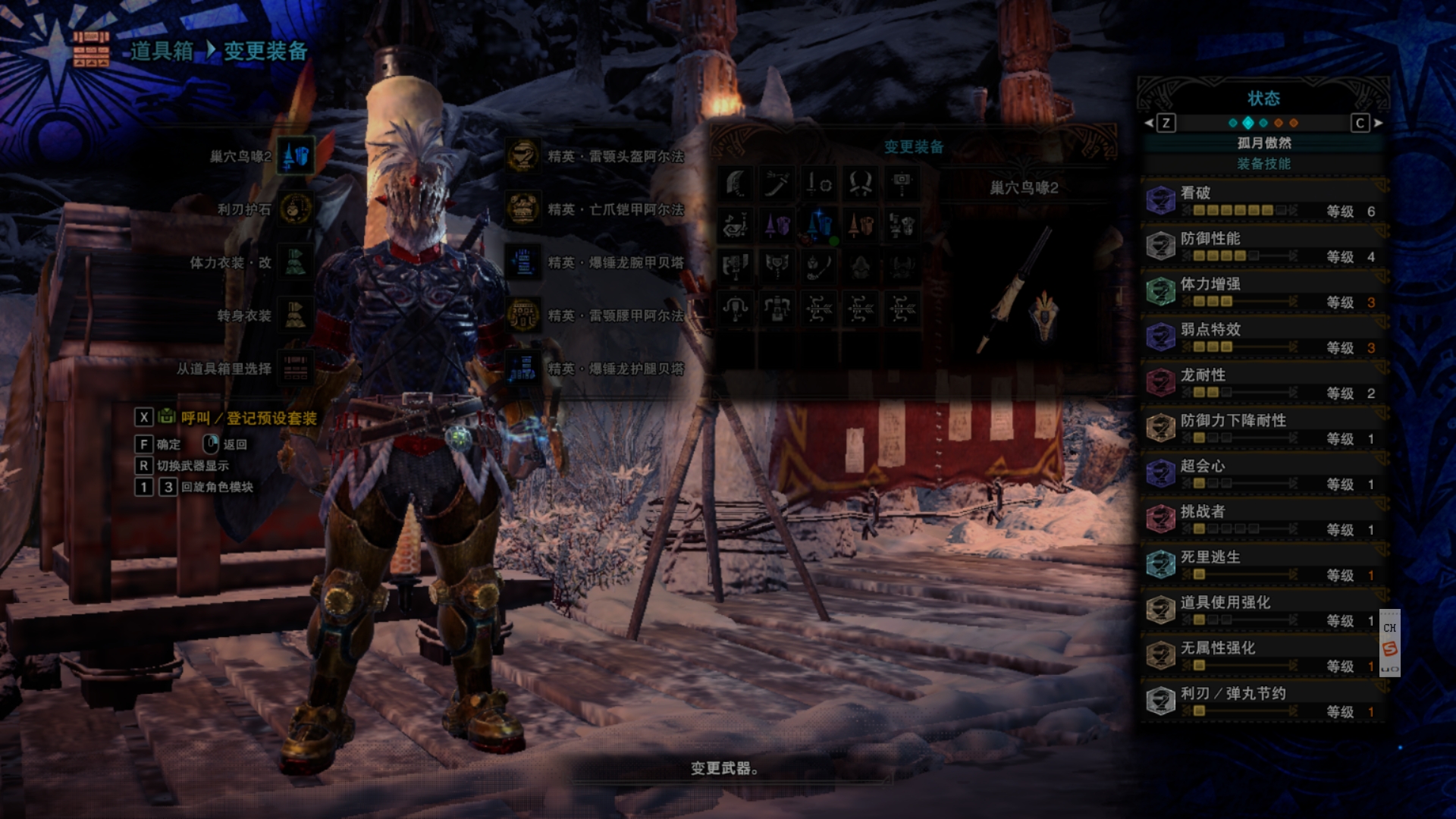The width and height of the screenshot is (1456, 819).
Task: Select the purple lance weapon icon
Action: click(777, 225)
